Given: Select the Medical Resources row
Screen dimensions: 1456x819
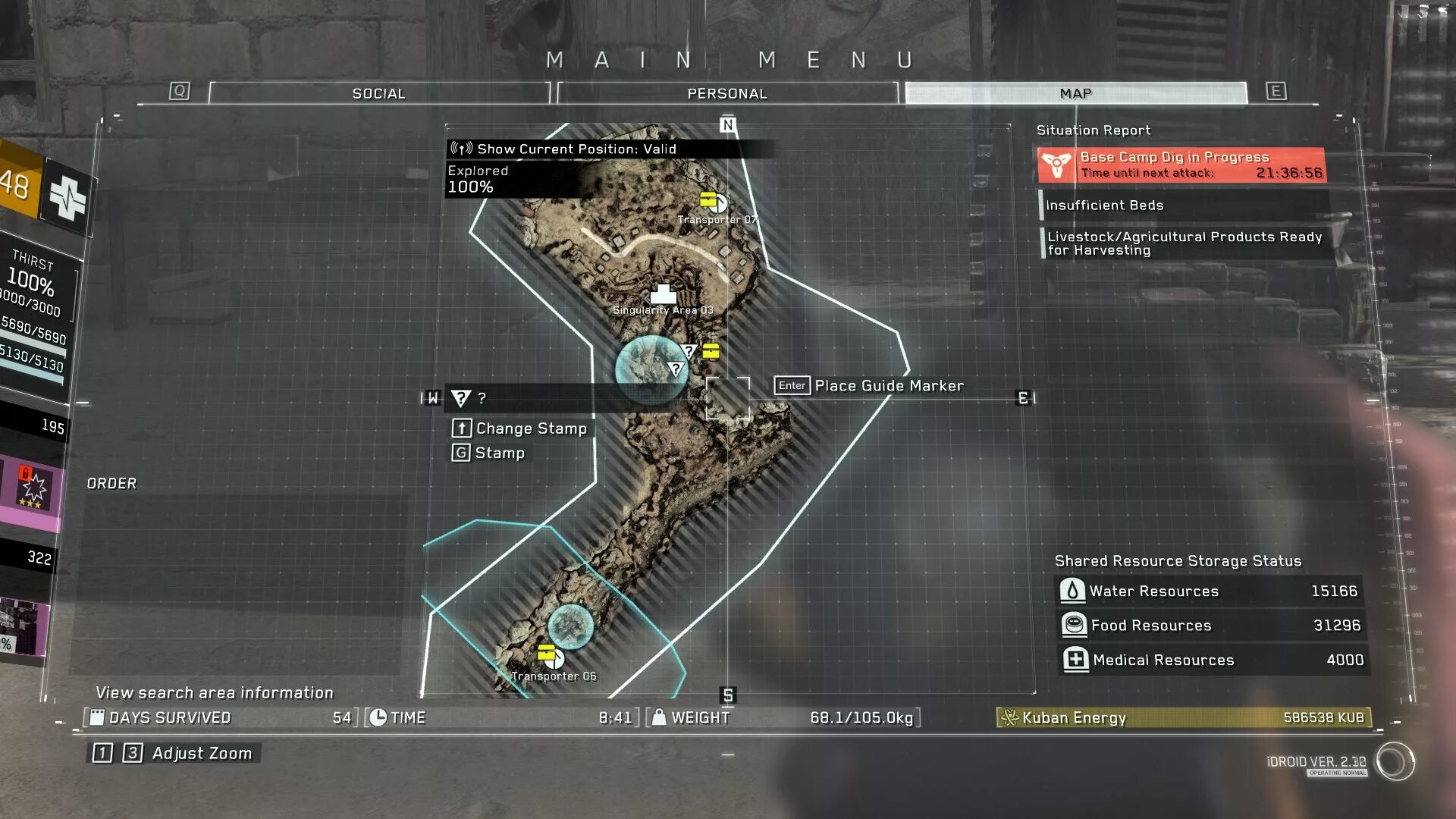Looking at the screenshot, I should 1212,660.
